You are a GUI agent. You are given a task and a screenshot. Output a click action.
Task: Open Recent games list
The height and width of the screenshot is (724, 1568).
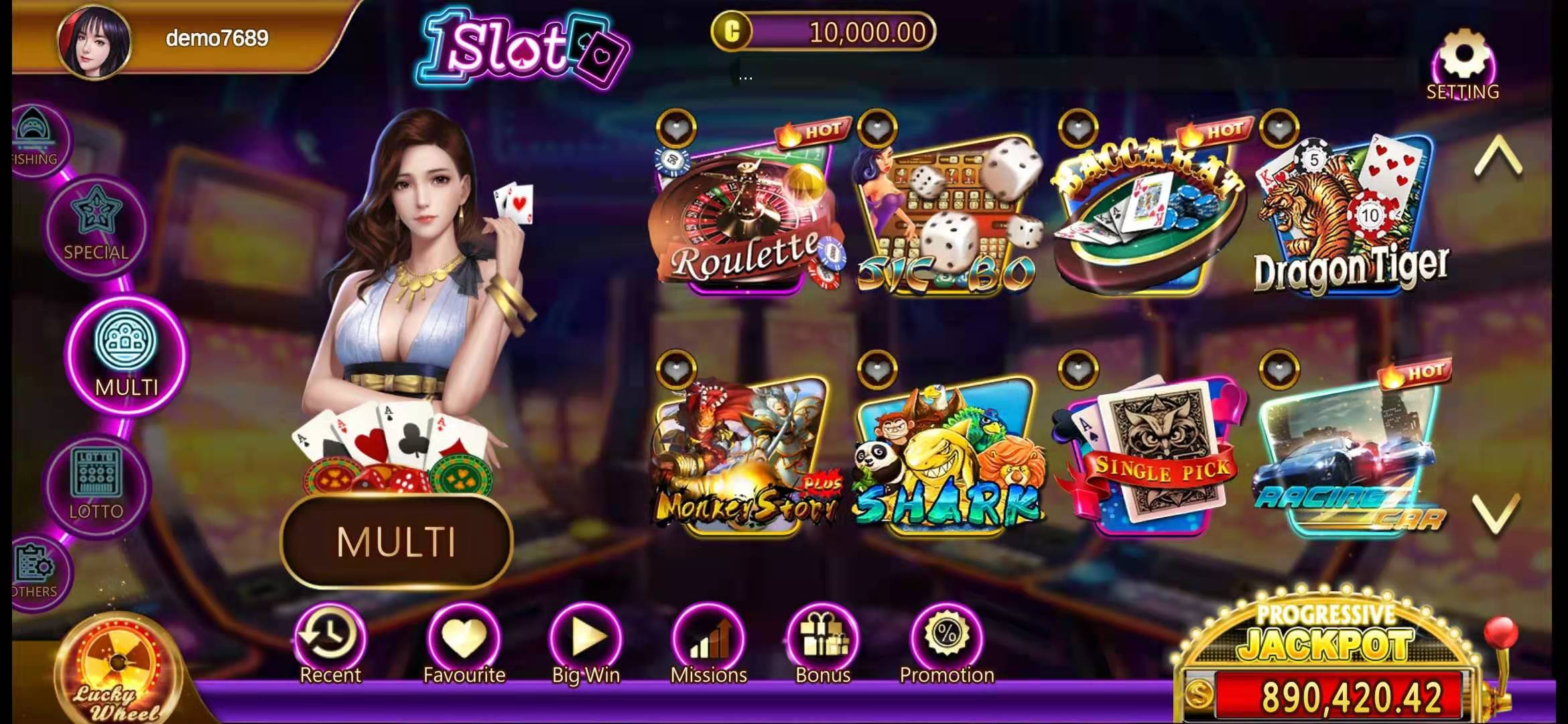(330, 644)
